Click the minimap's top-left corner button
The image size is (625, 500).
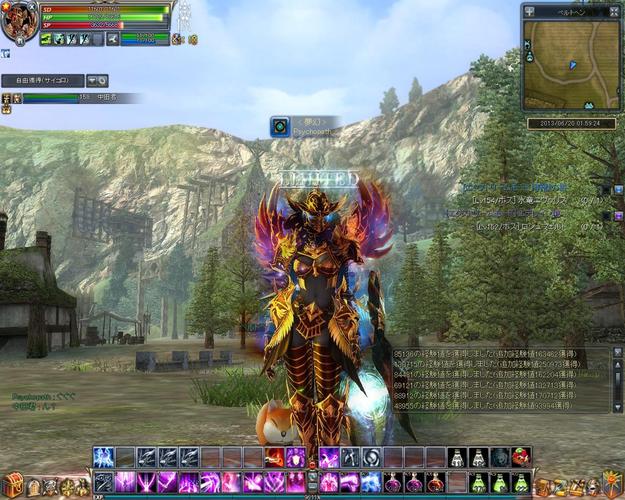(529, 12)
